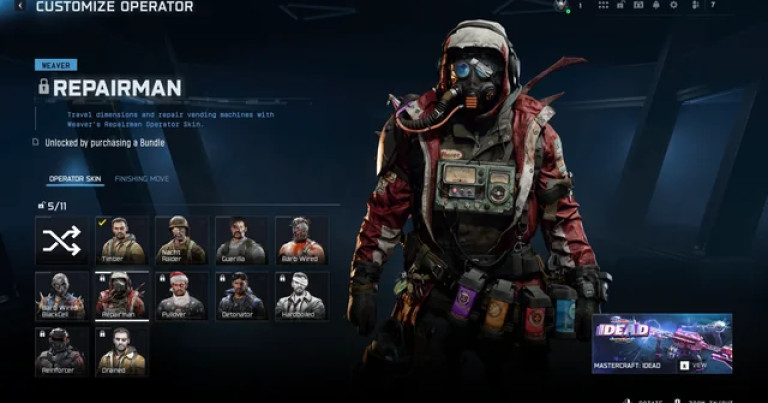The height and width of the screenshot is (403, 768).
Task: Choose the shuffle random skin tile
Action: 62,240
